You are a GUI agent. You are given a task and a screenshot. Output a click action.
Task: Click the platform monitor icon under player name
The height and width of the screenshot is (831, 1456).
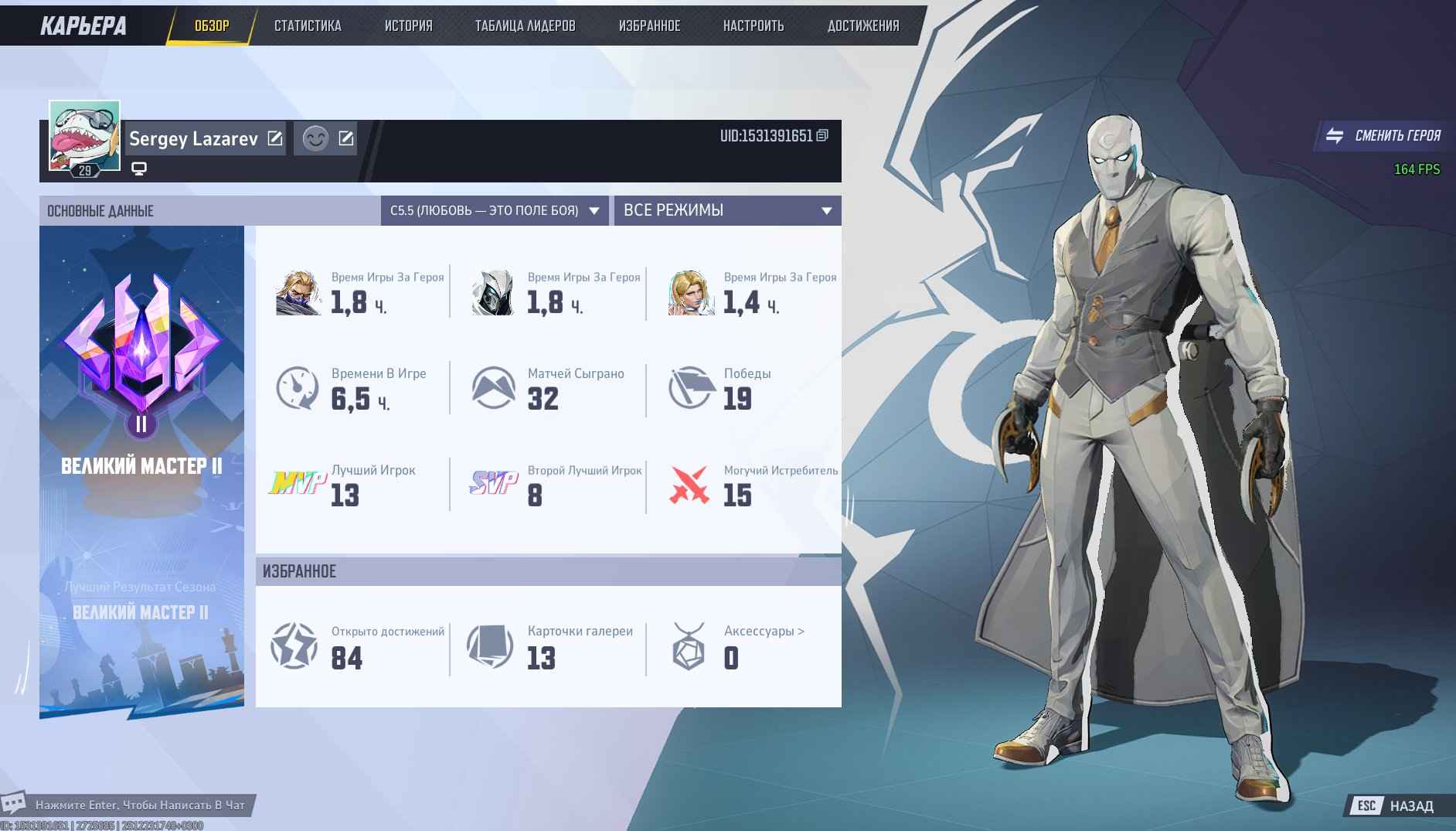139,167
